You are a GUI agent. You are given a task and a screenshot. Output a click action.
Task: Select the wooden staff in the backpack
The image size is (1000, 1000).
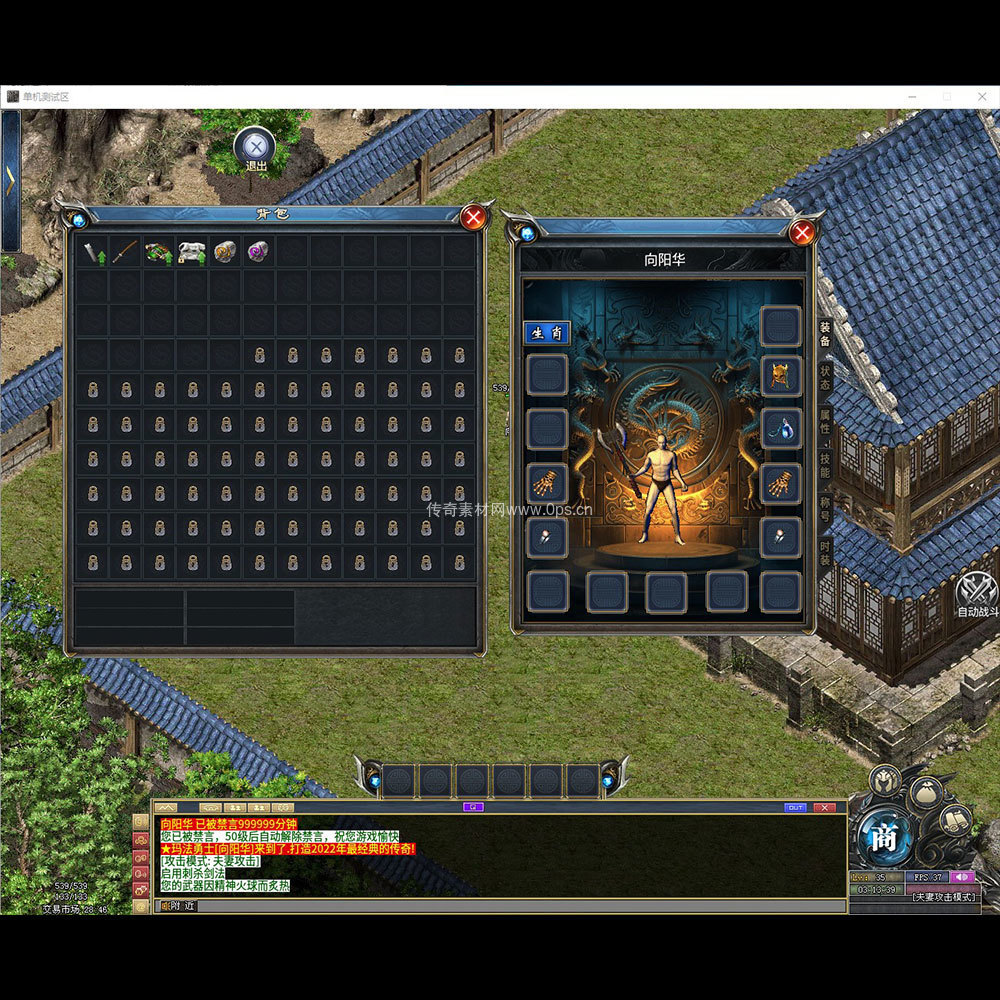click(125, 252)
